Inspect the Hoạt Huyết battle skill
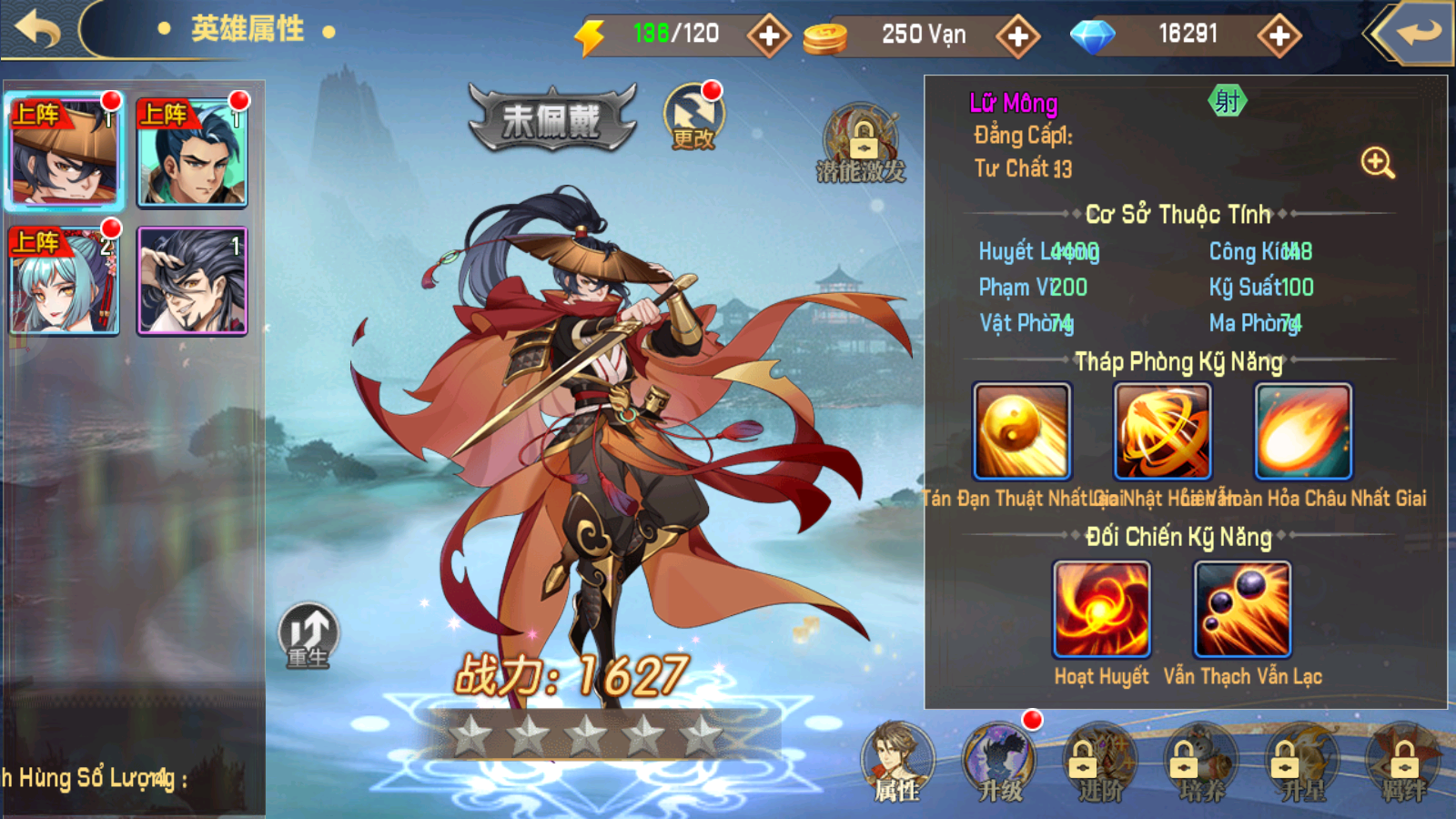Image resolution: width=1456 pixels, height=819 pixels. tap(1101, 609)
